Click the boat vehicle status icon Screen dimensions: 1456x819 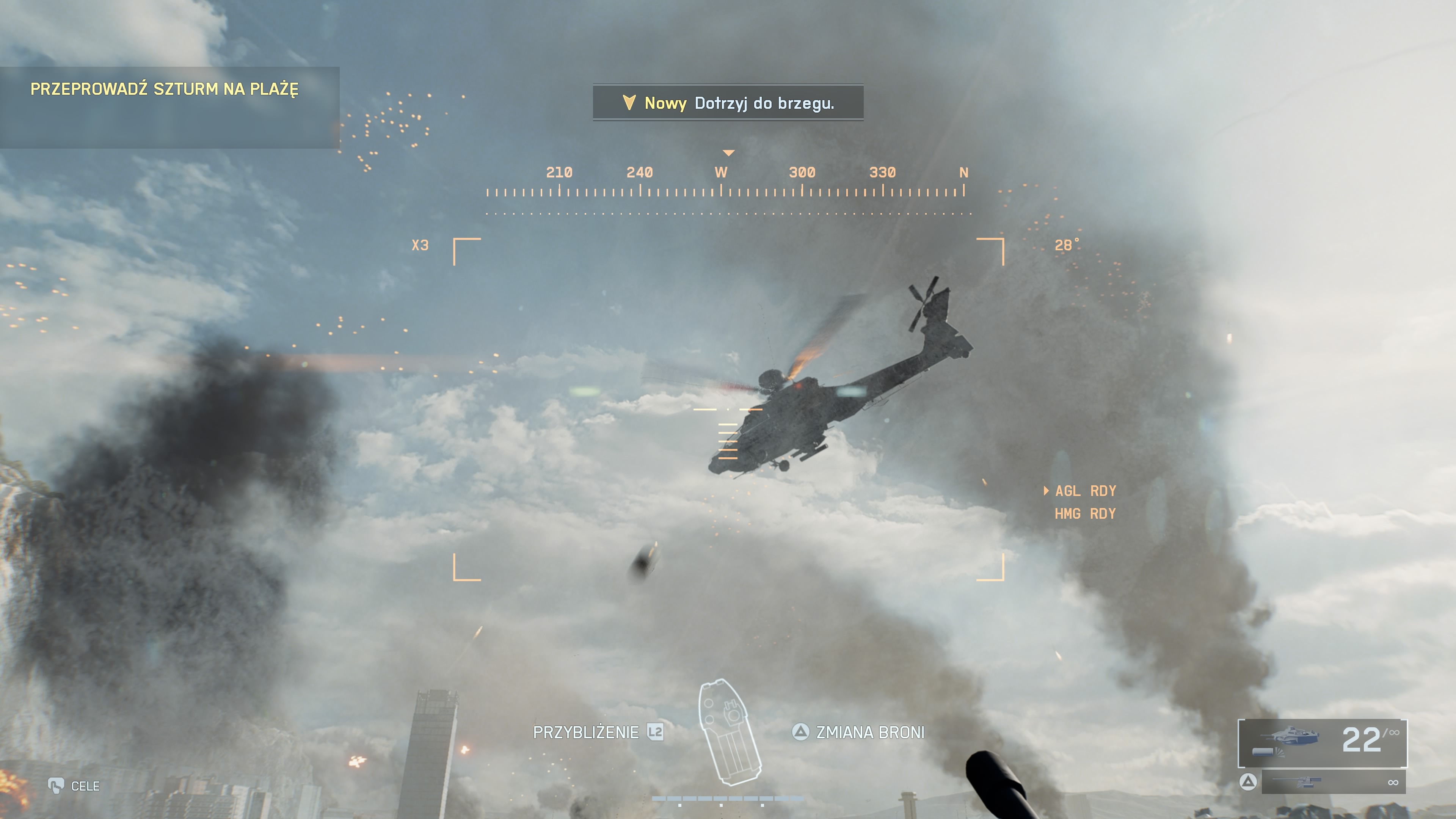click(x=729, y=733)
